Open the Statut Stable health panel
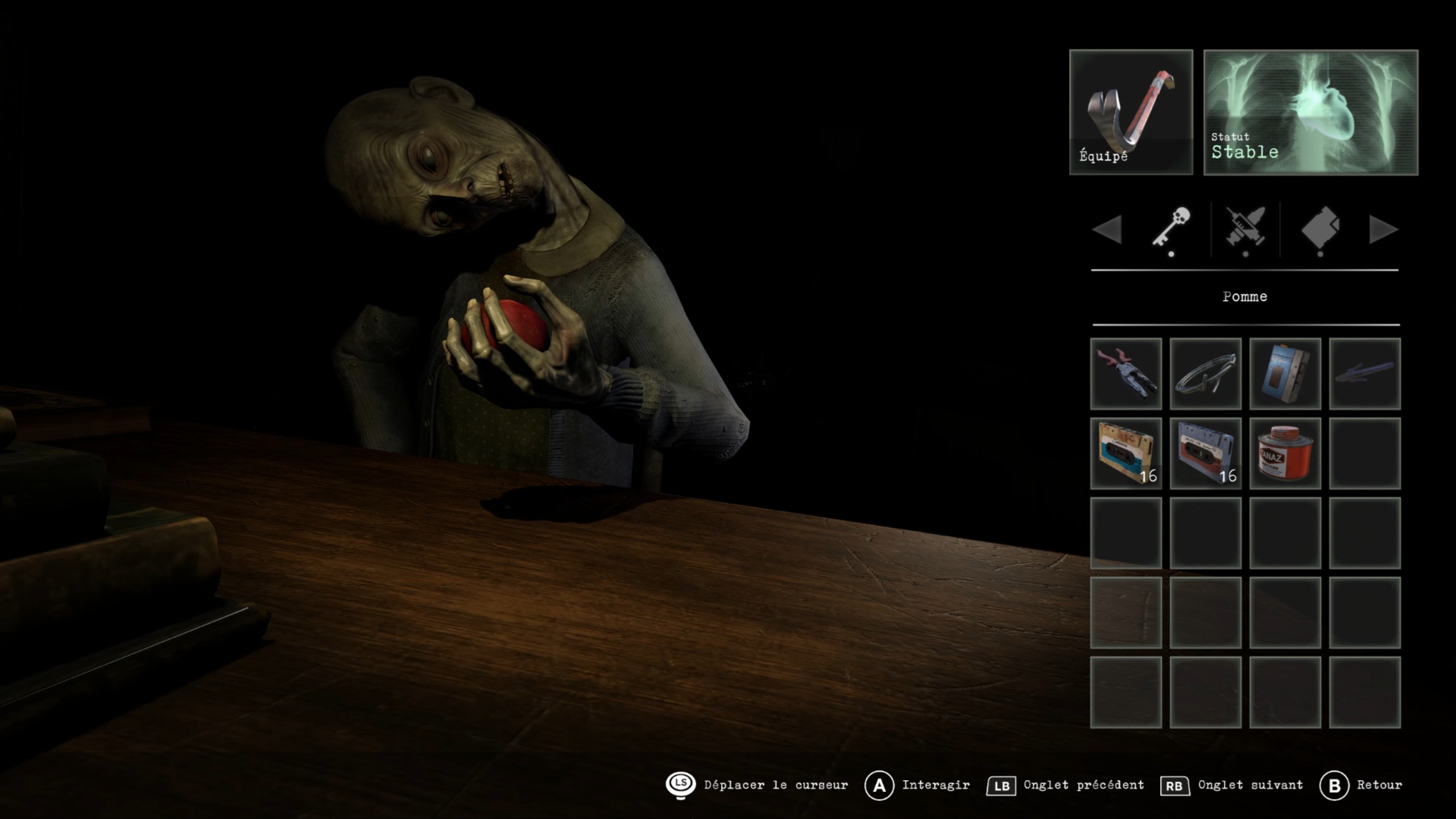Screen dimensions: 1456x819 click(1310, 112)
